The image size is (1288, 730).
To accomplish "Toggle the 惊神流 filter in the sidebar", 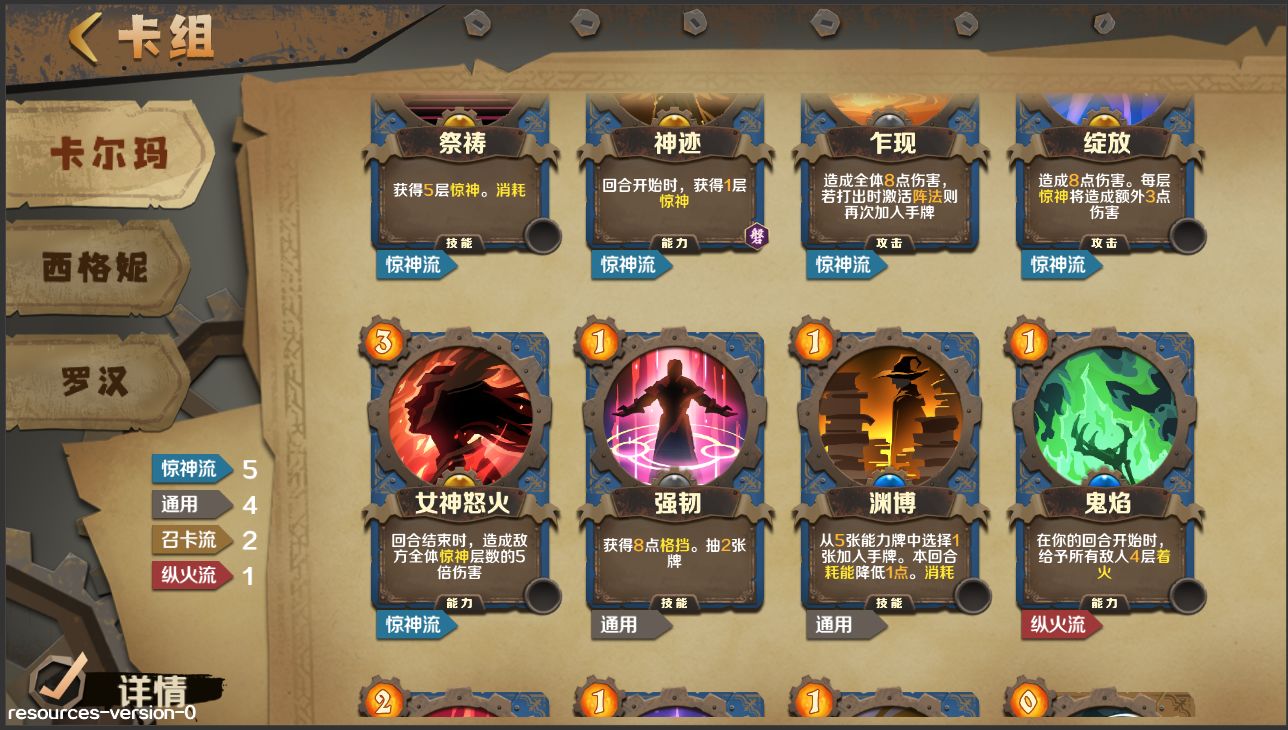I will click(190, 467).
